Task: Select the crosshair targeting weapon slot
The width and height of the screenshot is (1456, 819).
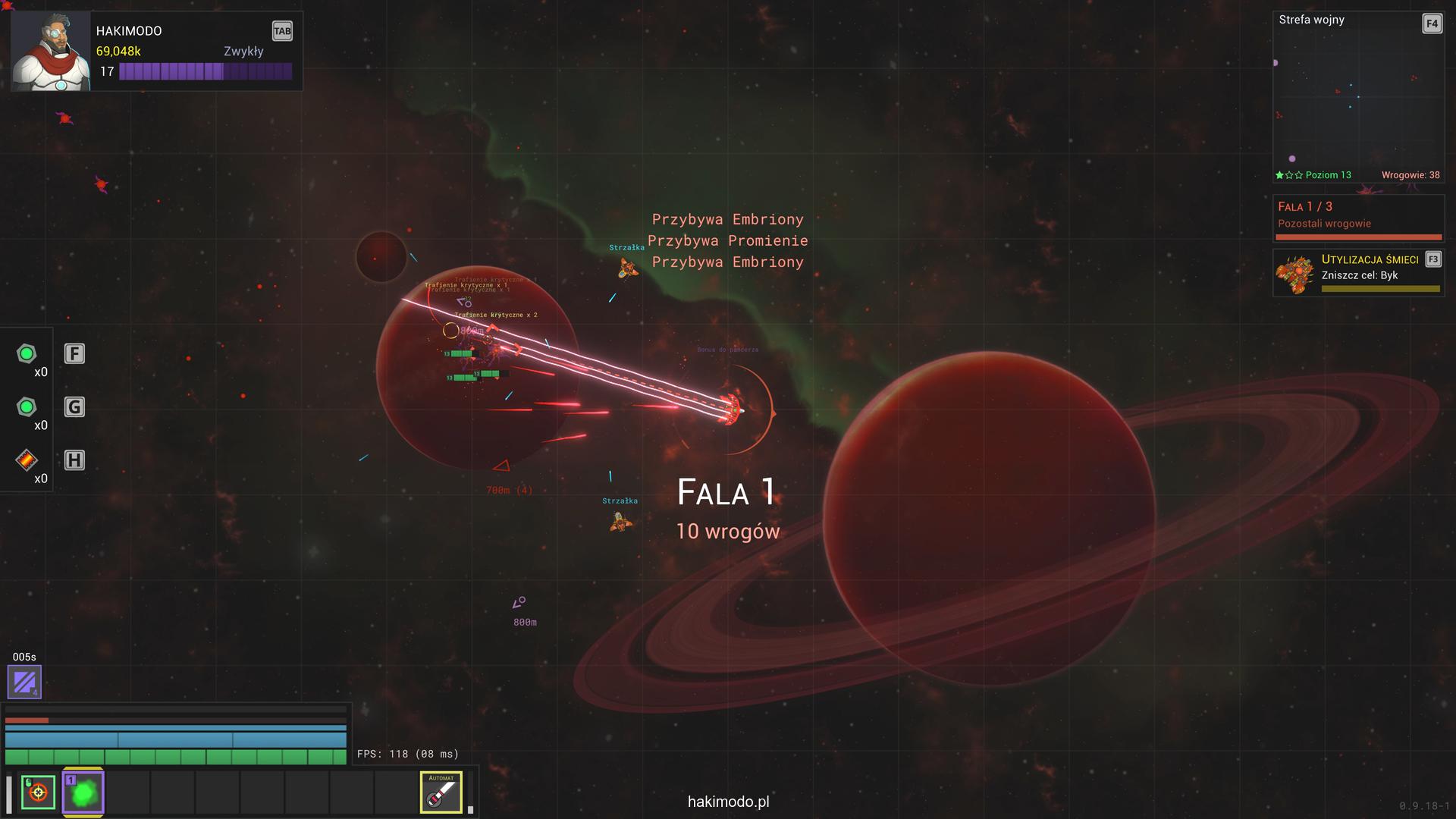Action: pos(38,792)
